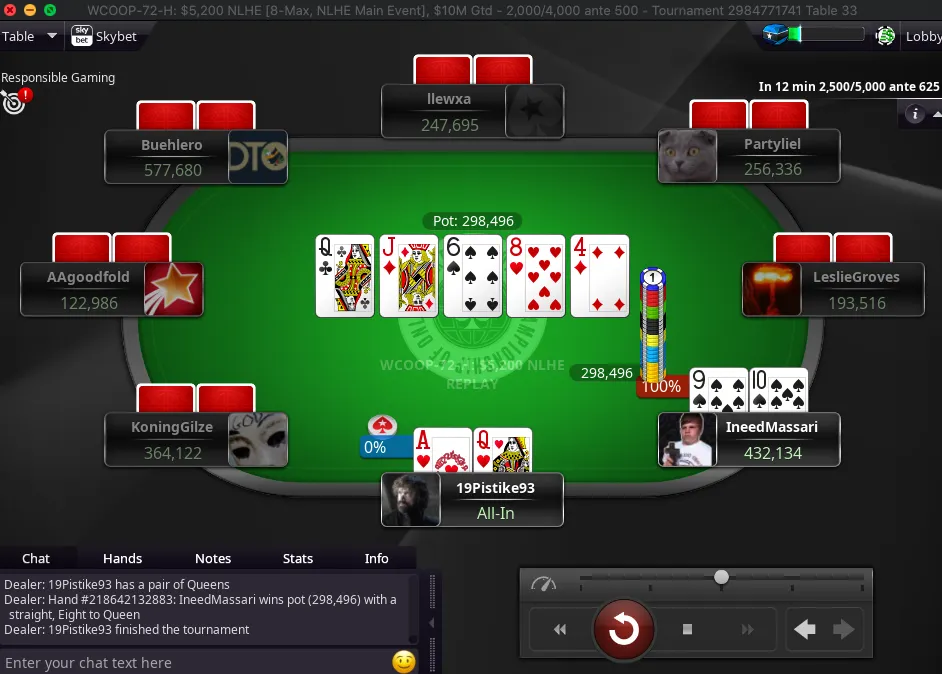Open the emoji smiley picker
942x674 pixels.
tap(403, 662)
